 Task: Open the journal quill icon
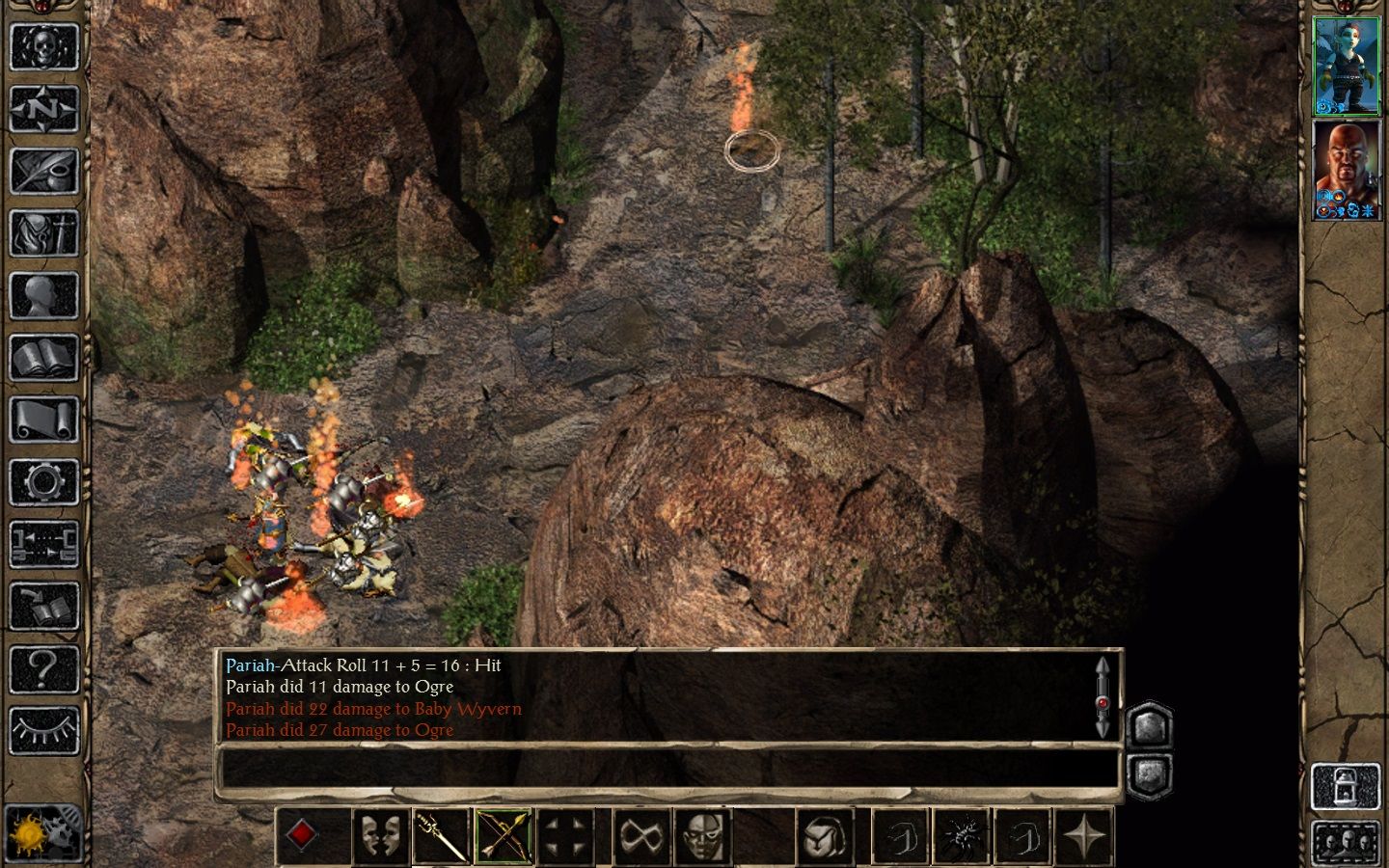click(x=43, y=171)
